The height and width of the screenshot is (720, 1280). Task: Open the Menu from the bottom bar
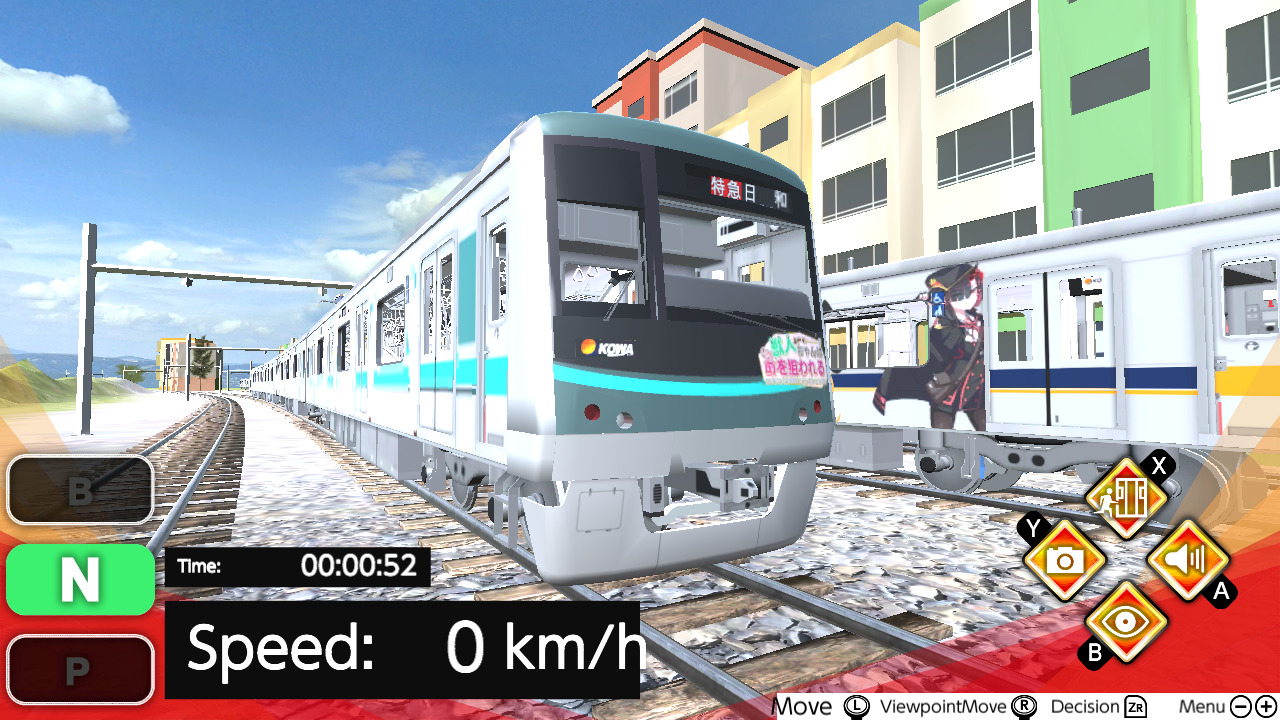coord(1205,707)
